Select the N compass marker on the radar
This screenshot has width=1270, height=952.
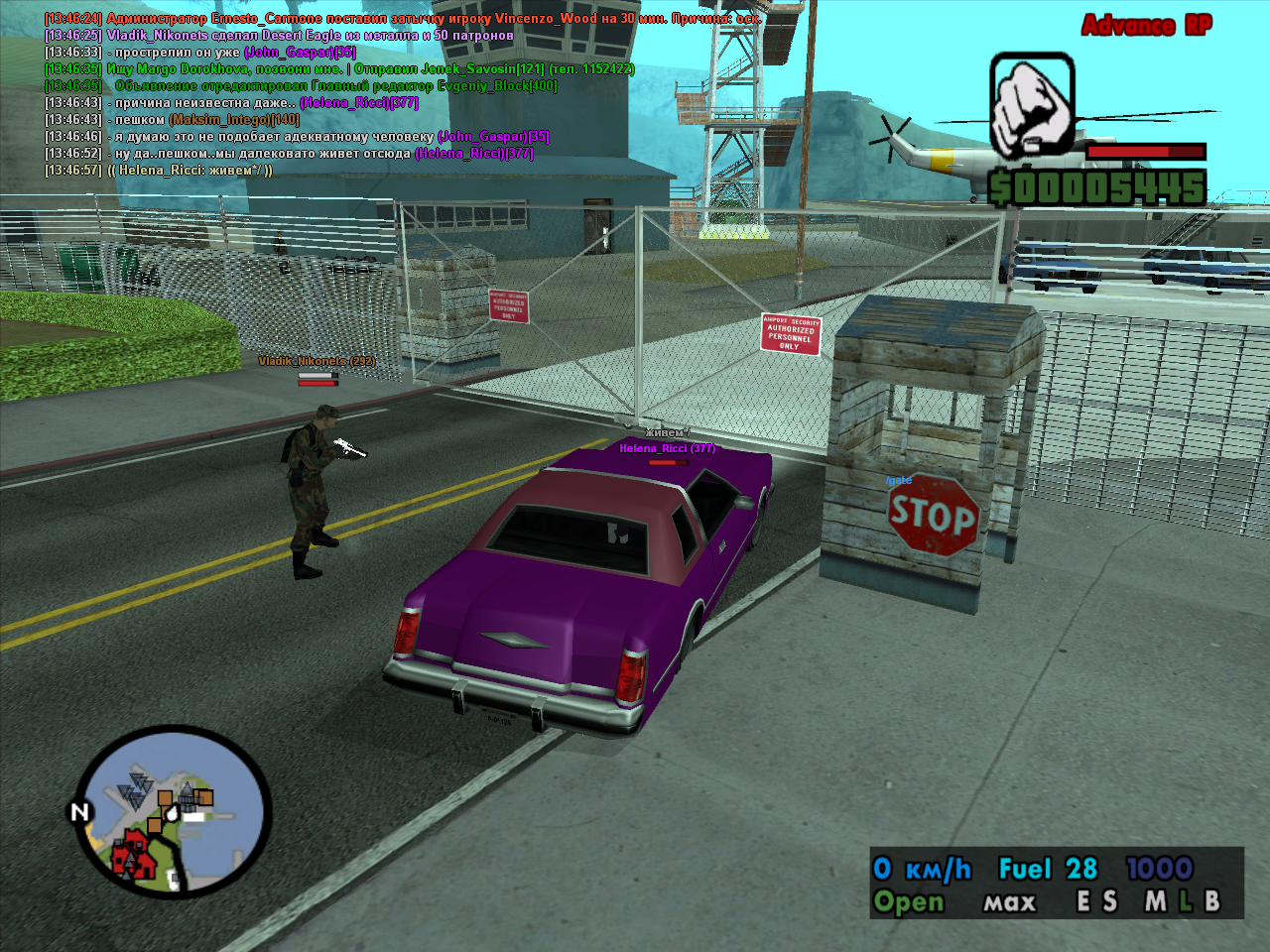[79, 812]
